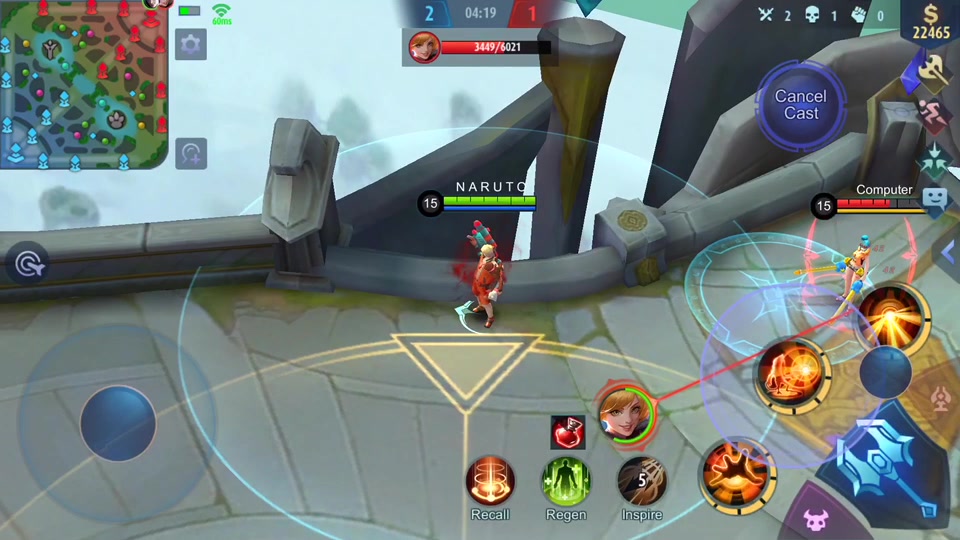Target the enemy hero portrait lock-on
The width and height of the screenshot is (960, 540).
coord(626,411)
